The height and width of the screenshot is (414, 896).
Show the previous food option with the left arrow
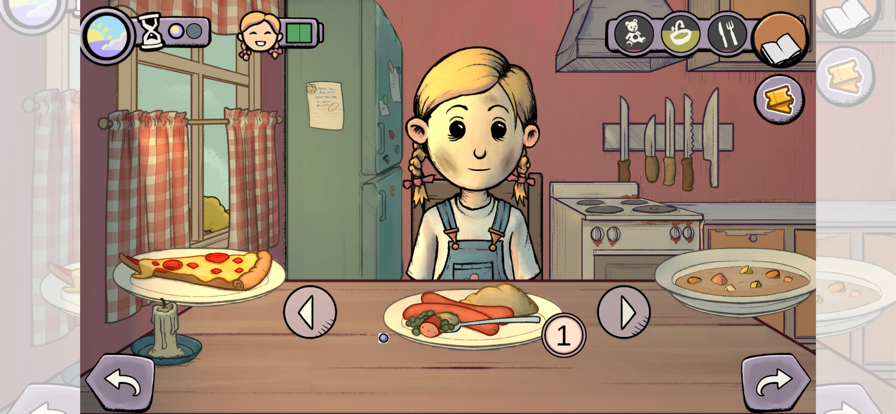pyautogui.click(x=309, y=312)
